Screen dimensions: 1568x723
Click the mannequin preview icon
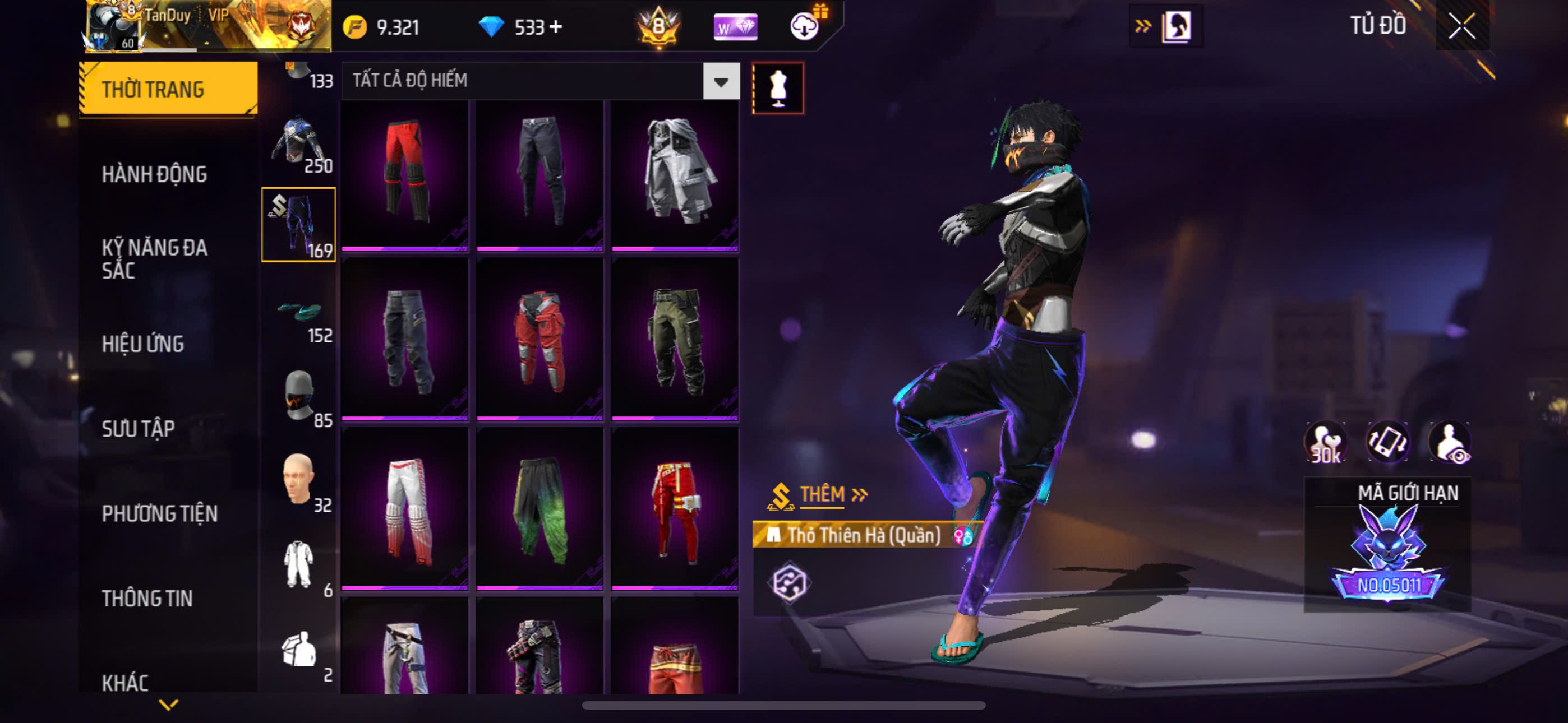778,88
